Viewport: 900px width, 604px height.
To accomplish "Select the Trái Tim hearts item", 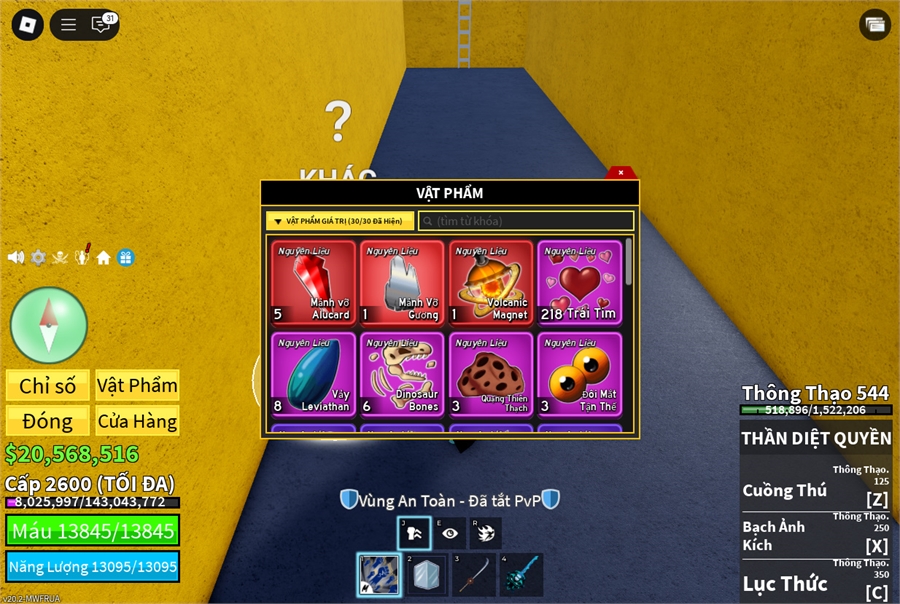I will (579, 283).
